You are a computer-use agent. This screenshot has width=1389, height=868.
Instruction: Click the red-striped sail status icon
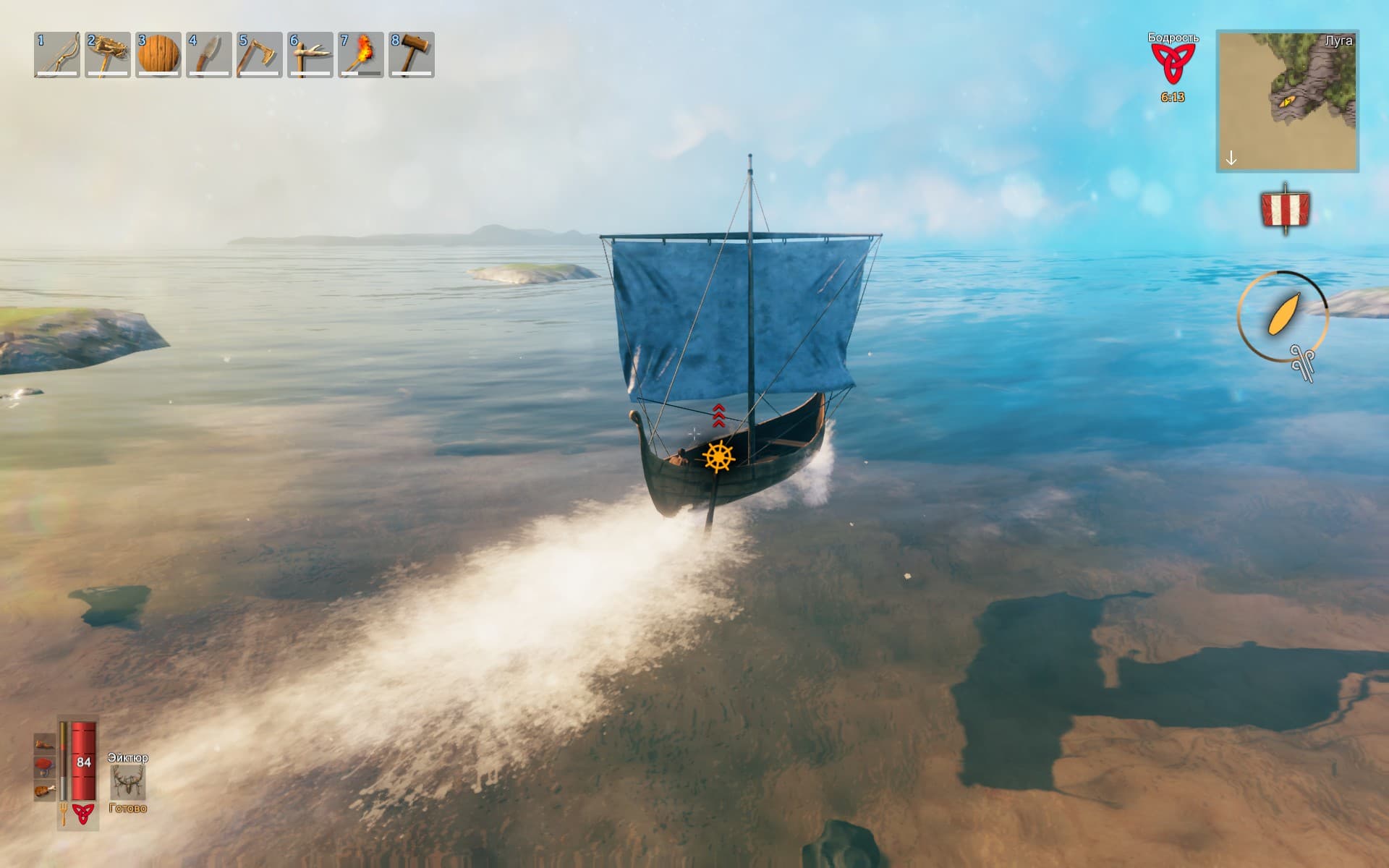(1285, 209)
